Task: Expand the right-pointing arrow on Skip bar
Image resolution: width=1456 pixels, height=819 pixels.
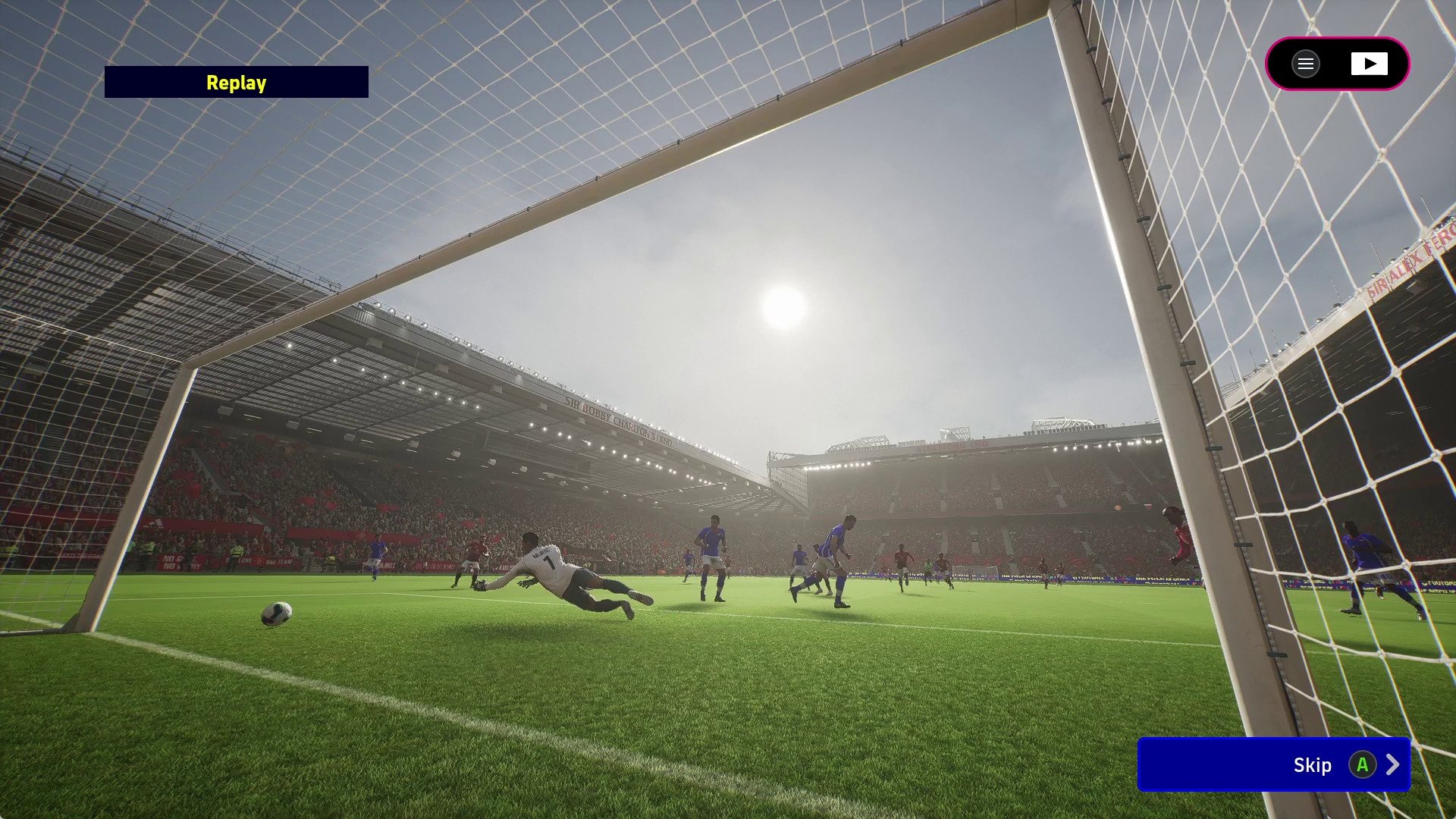Action: click(1393, 765)
